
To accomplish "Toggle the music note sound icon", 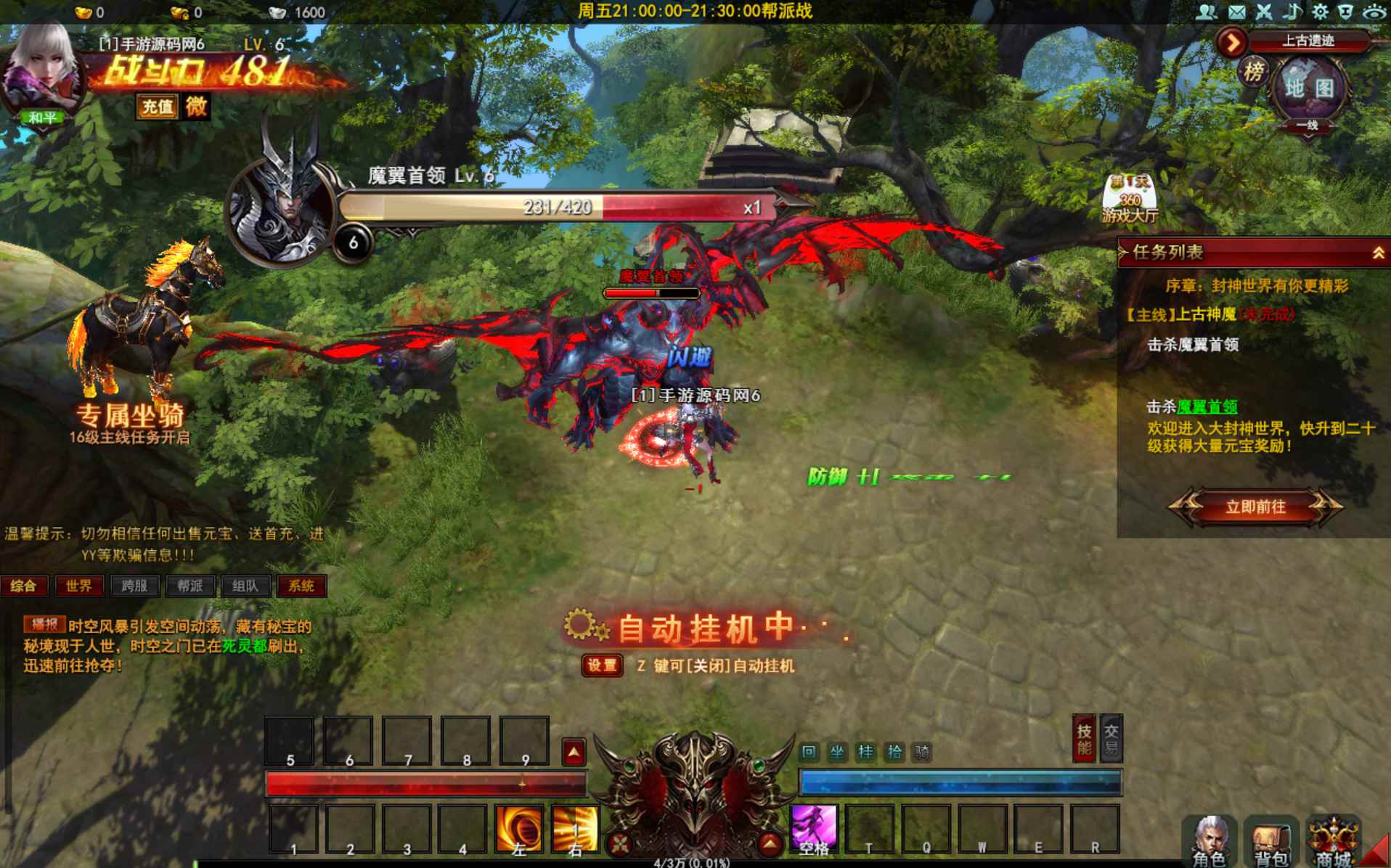I will point(1292,12).
